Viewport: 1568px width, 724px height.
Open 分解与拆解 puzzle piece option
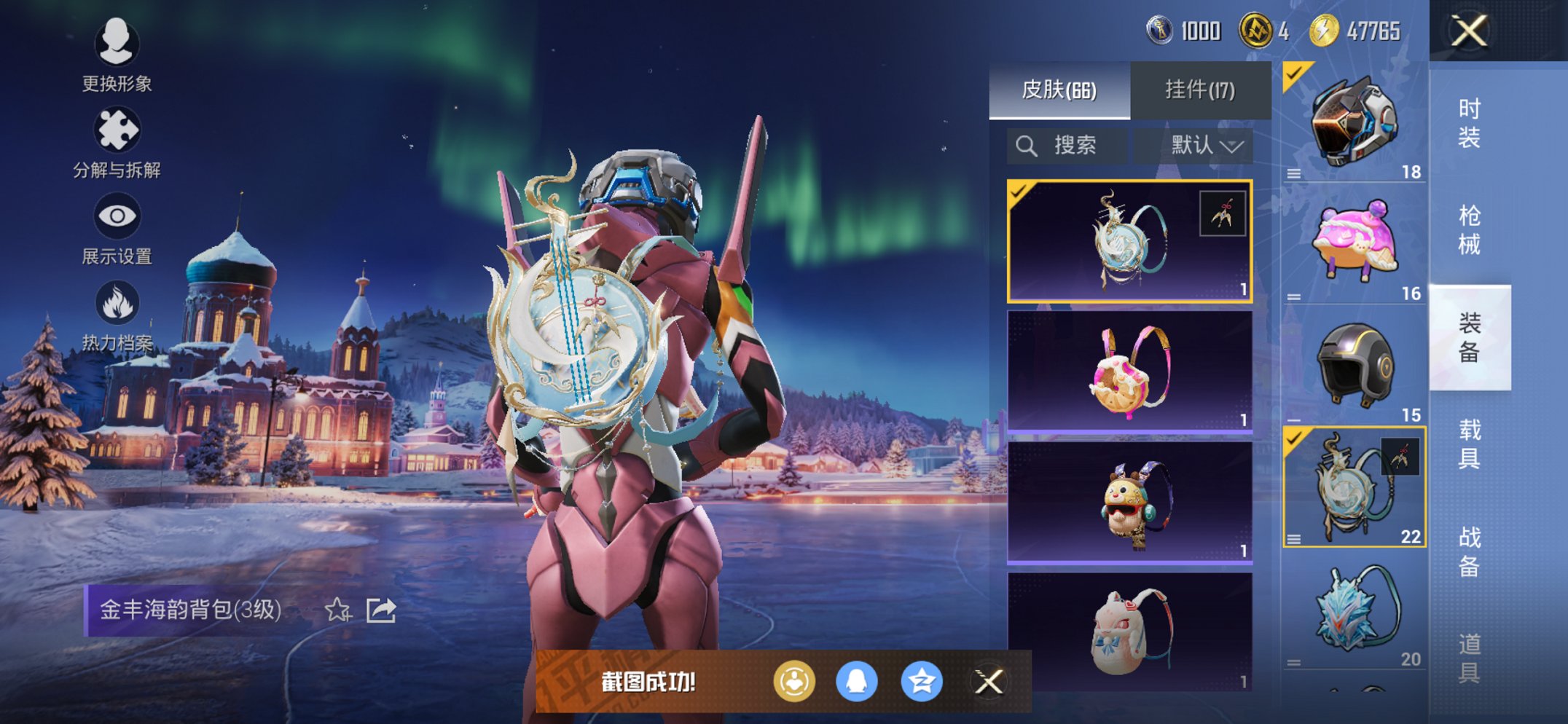pyautogui.click(x=117, y=142)
